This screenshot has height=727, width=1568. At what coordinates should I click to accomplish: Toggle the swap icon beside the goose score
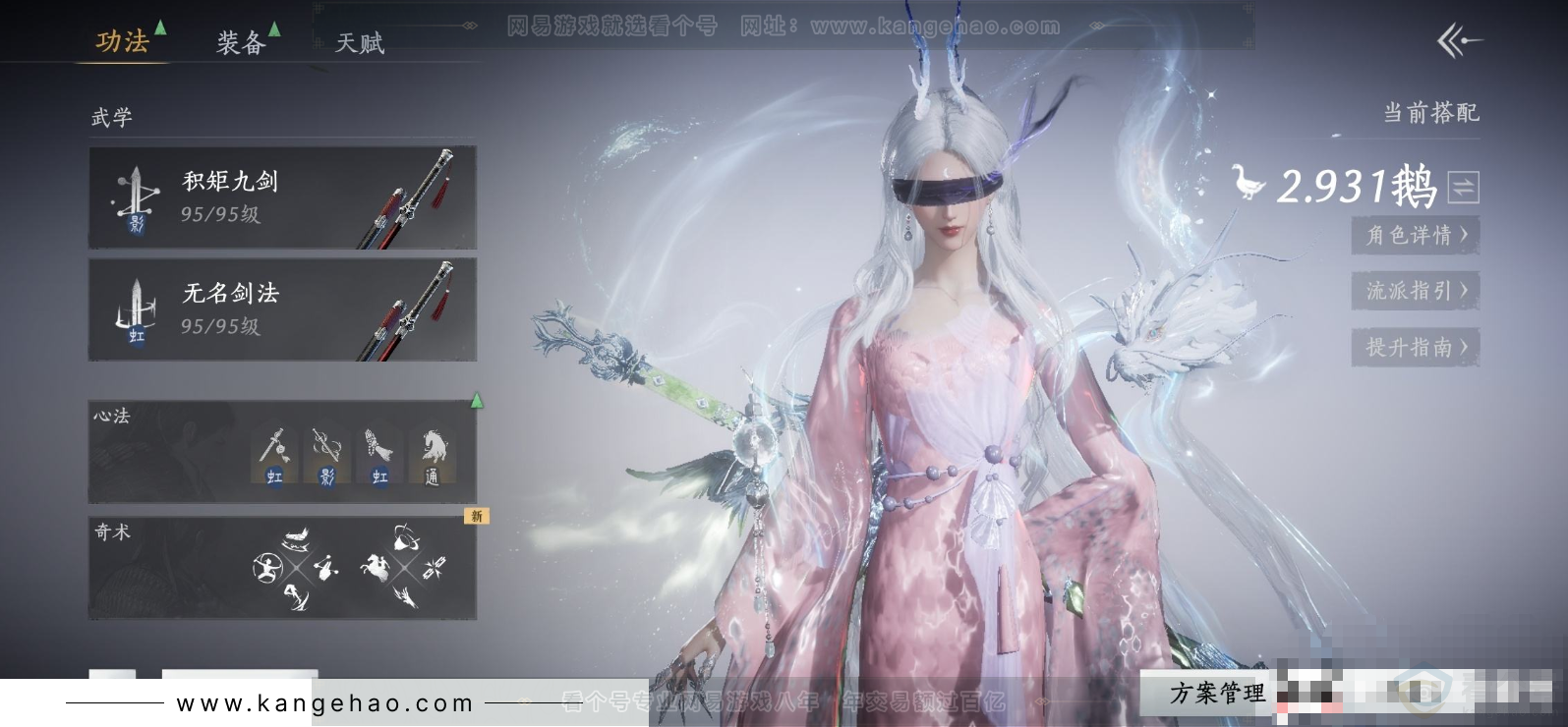point(1463,187)
